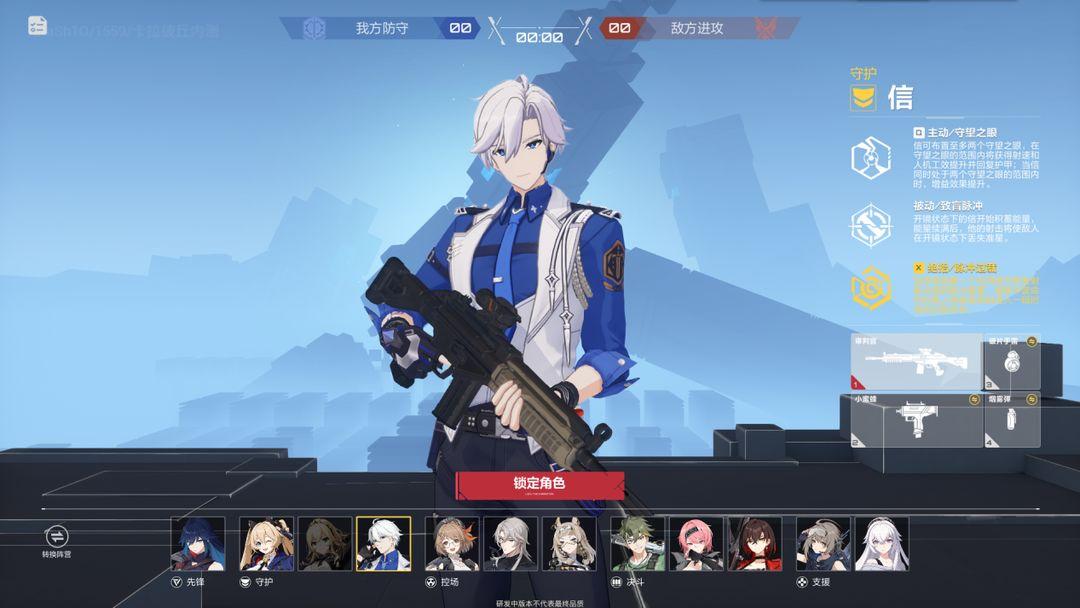The width and height of the screenshot is (1080, 608).
Task: Choose the 烟雾弹 smoke grenade slot
Action: pos(1012,420)
